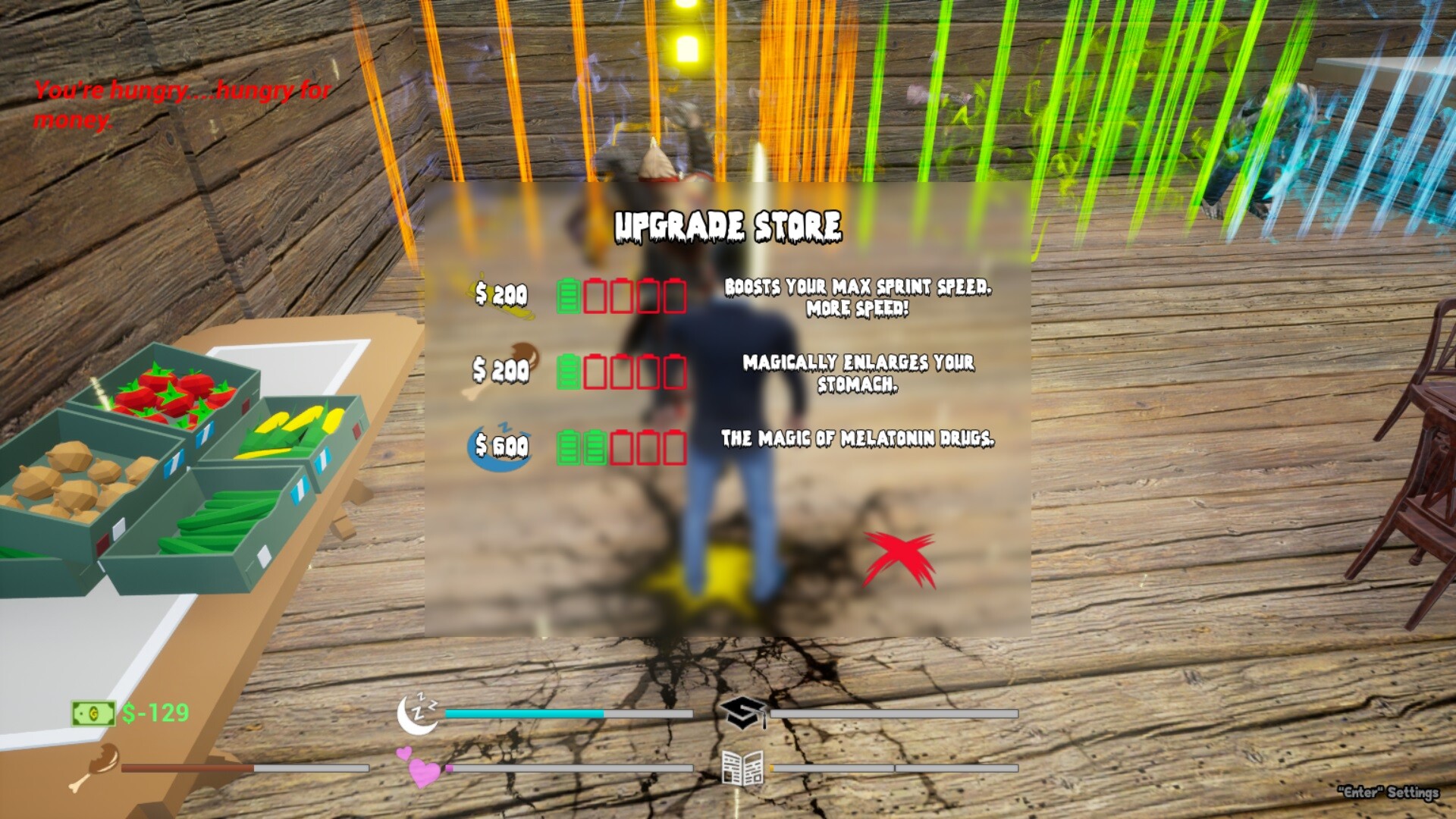Click the first green battery on sprint speed row
Viewport: 1456px width, 819px height.
567,295
